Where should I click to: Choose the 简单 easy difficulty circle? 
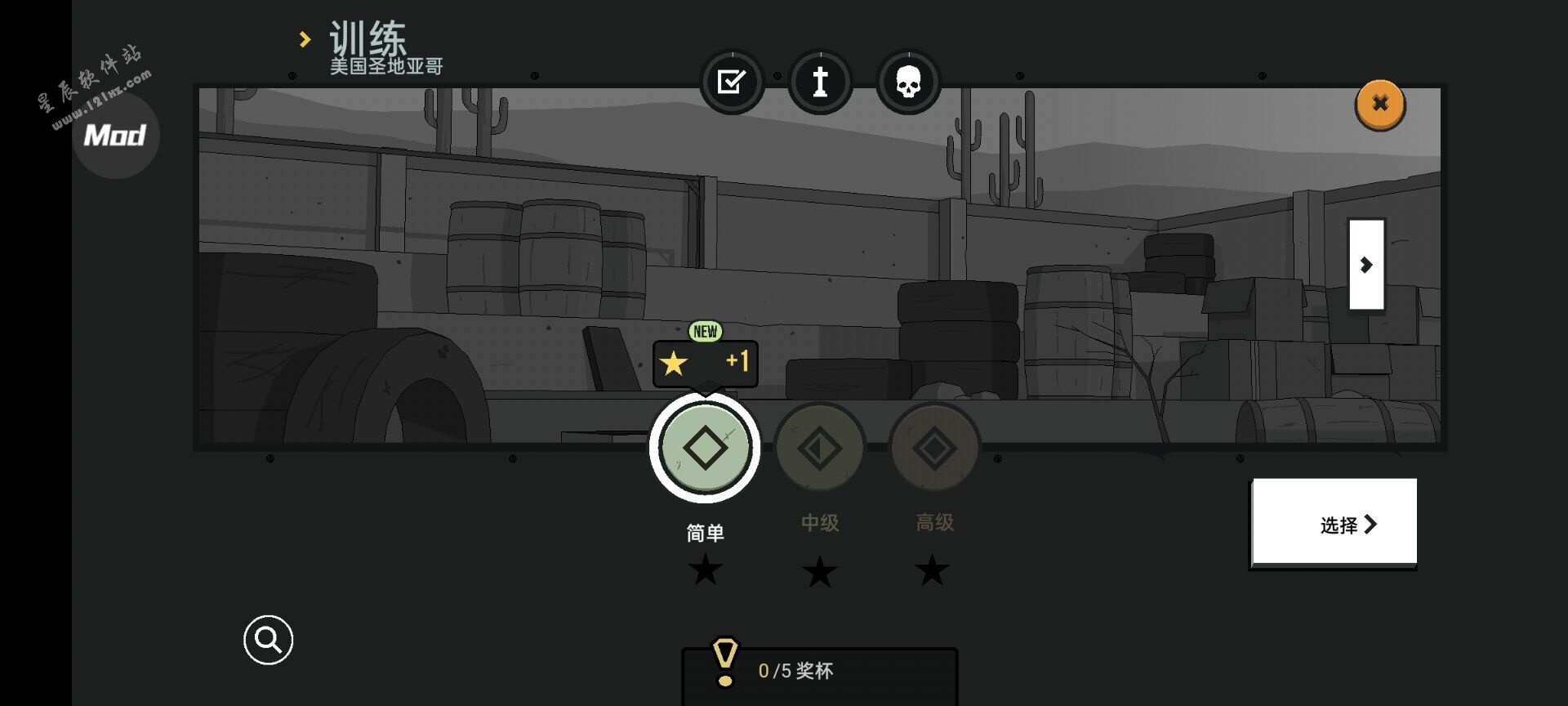pos(705,448)
